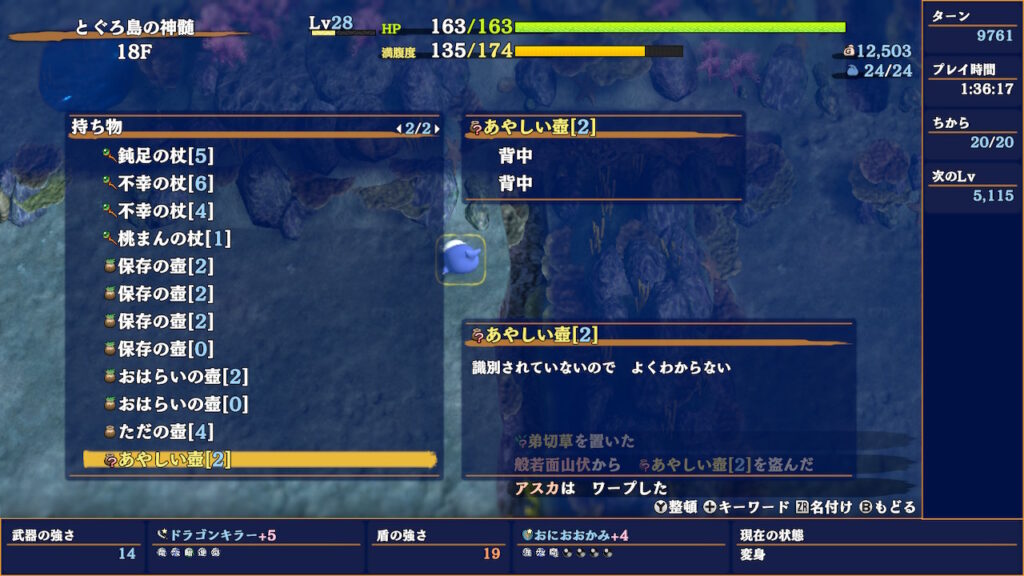
Task: Select the 不幸の杖[4] staff
Action: (166, 212)
